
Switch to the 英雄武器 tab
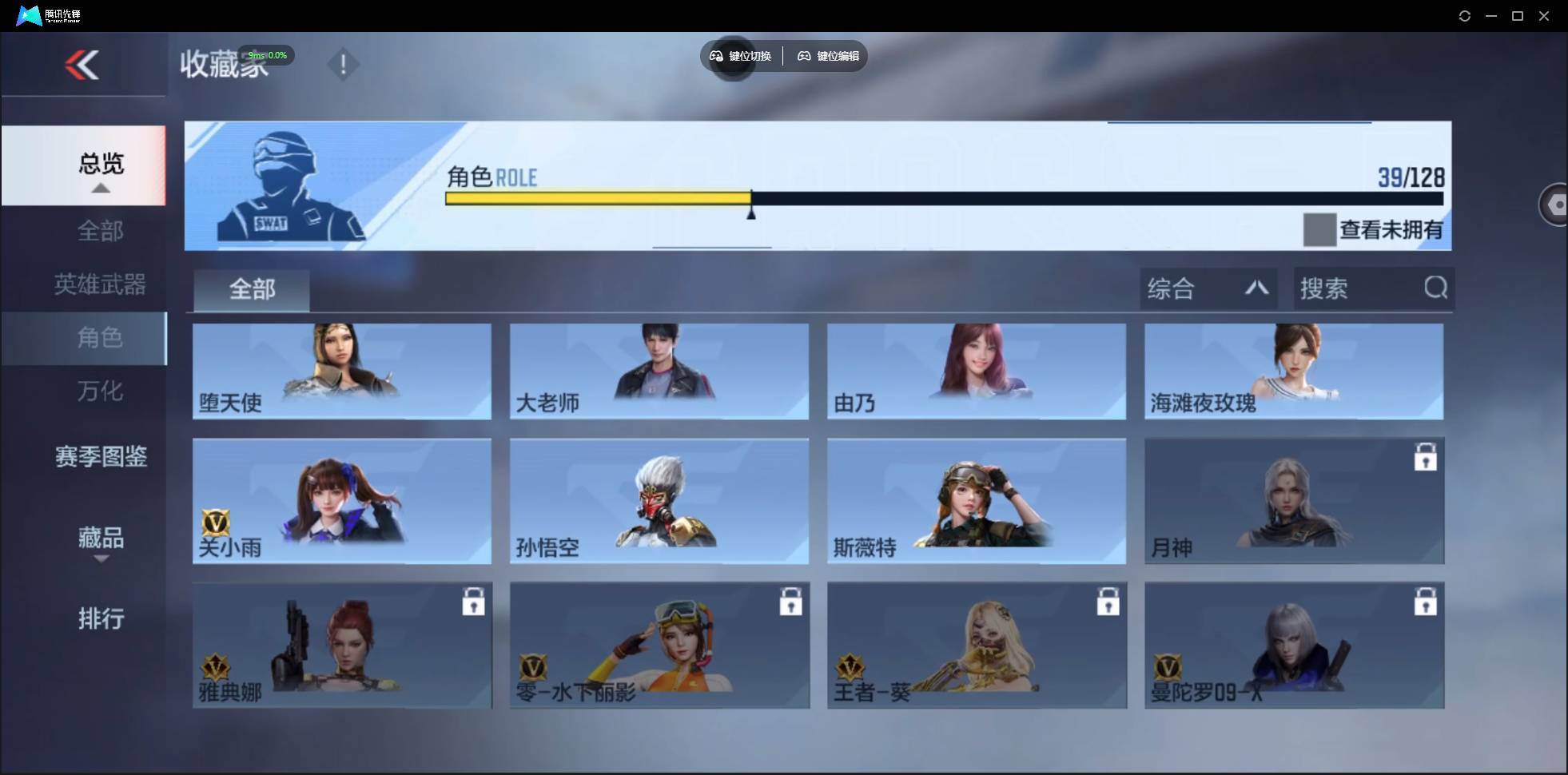click(x=99, y=284)
